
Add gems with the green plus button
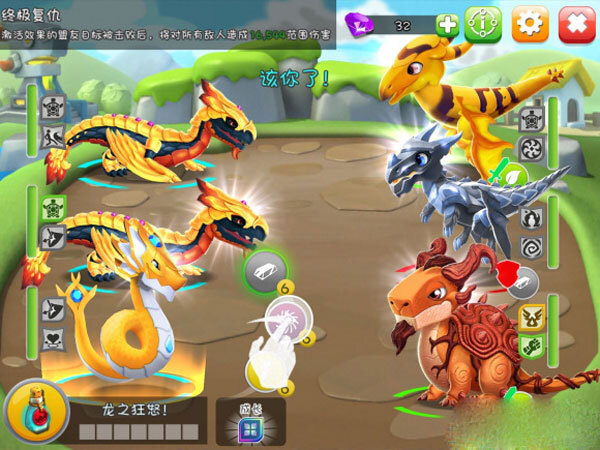[447, 25]
